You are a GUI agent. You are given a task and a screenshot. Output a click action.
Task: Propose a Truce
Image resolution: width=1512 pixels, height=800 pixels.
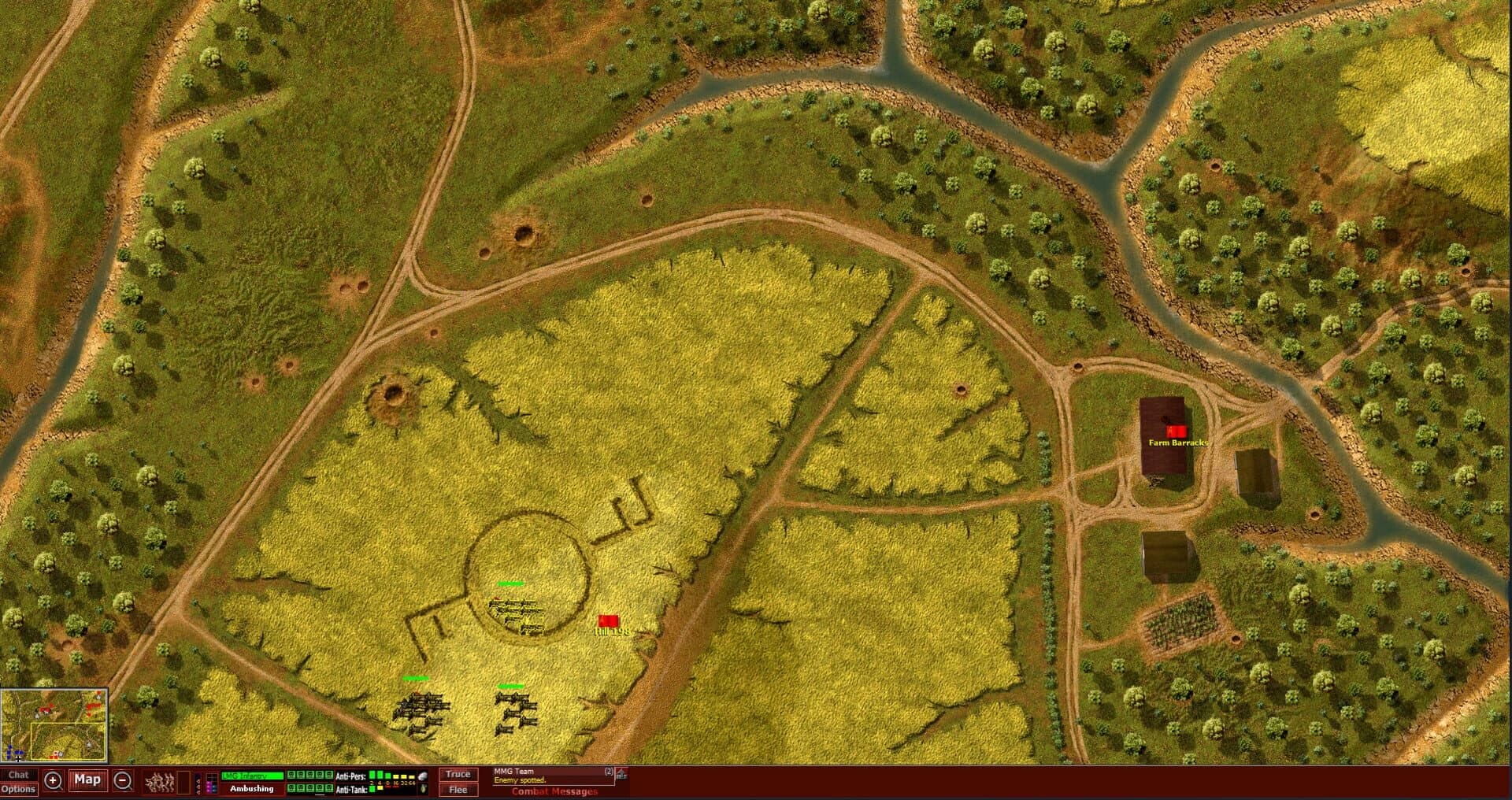point(458,774)
